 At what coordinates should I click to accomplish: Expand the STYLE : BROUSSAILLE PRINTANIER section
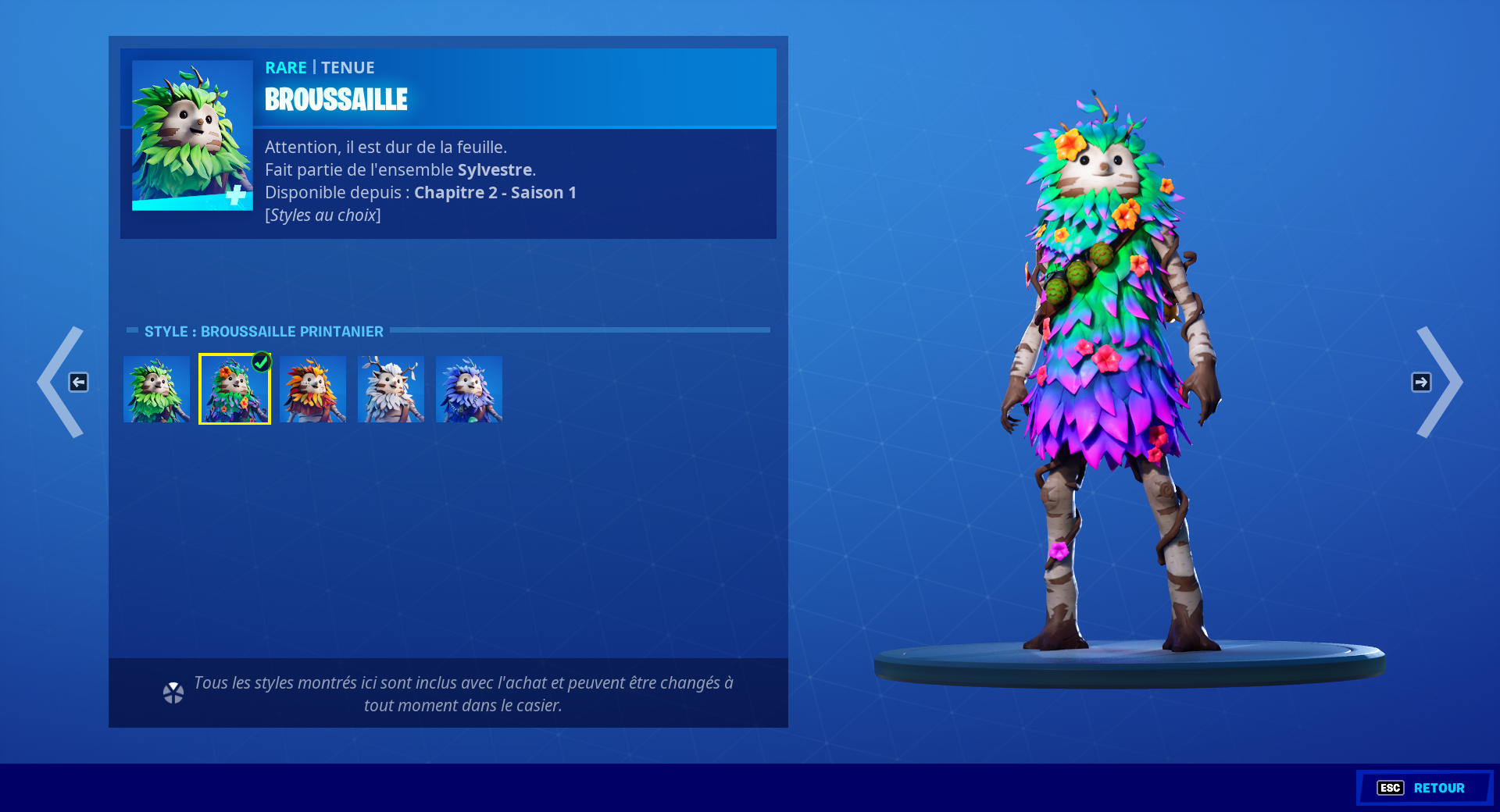pos(264,331)
